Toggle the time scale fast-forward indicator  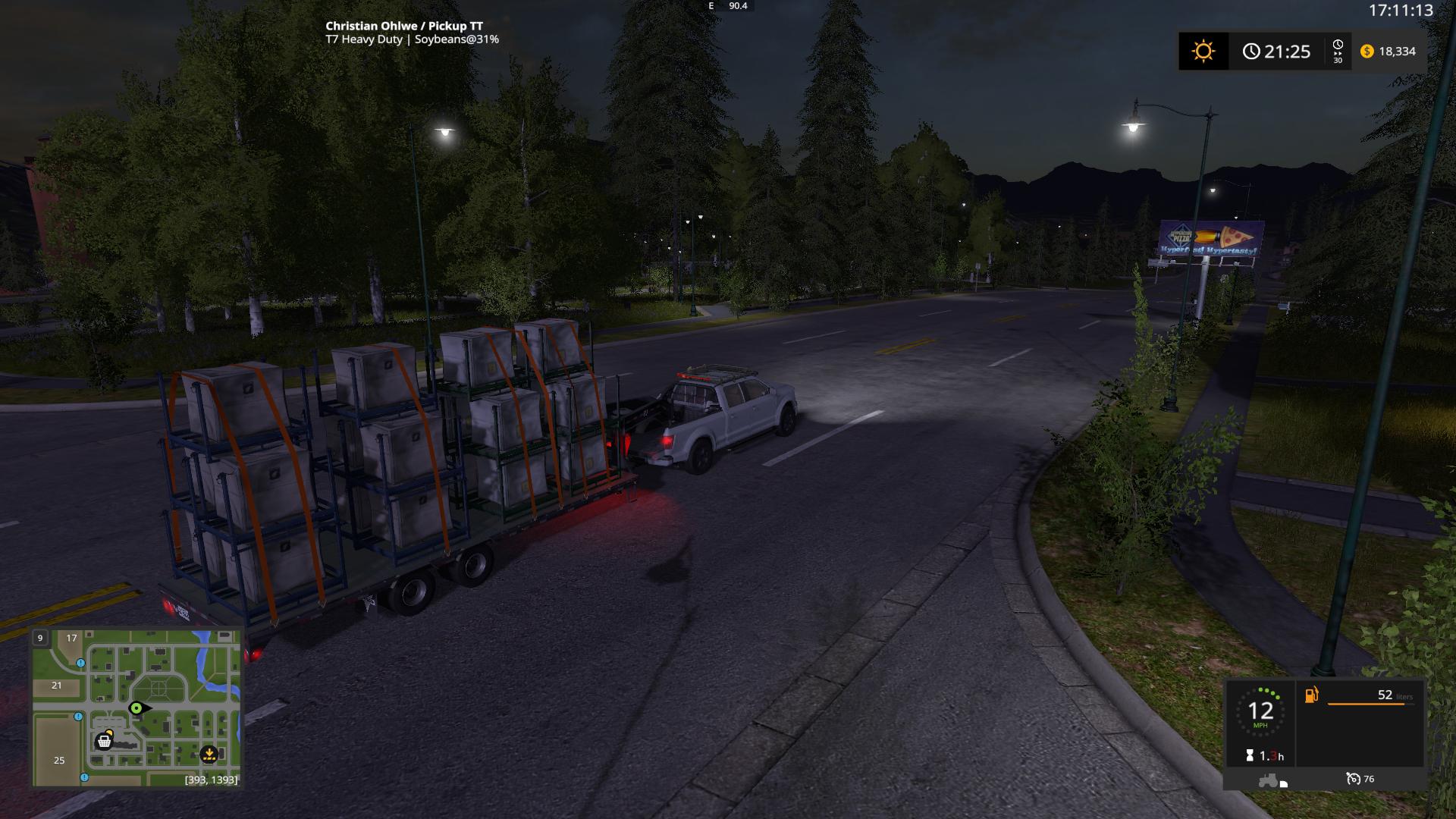pyautogui.click(x=1338, y=51)
